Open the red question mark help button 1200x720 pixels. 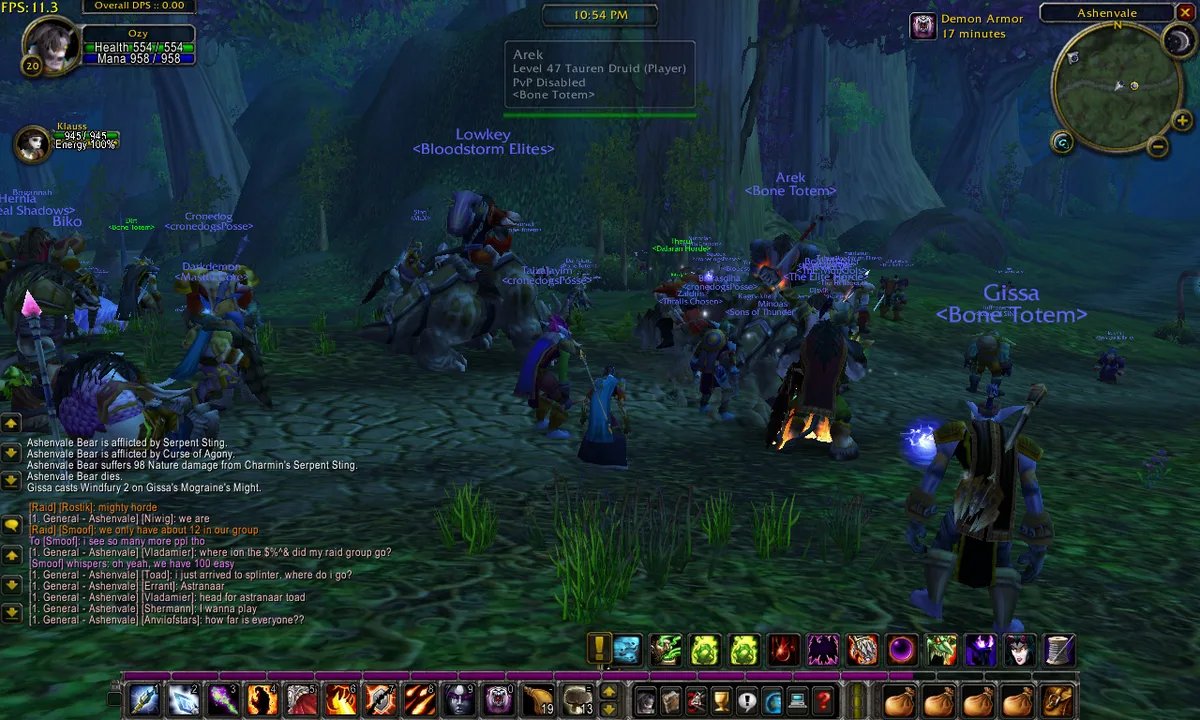coord(823,701)
